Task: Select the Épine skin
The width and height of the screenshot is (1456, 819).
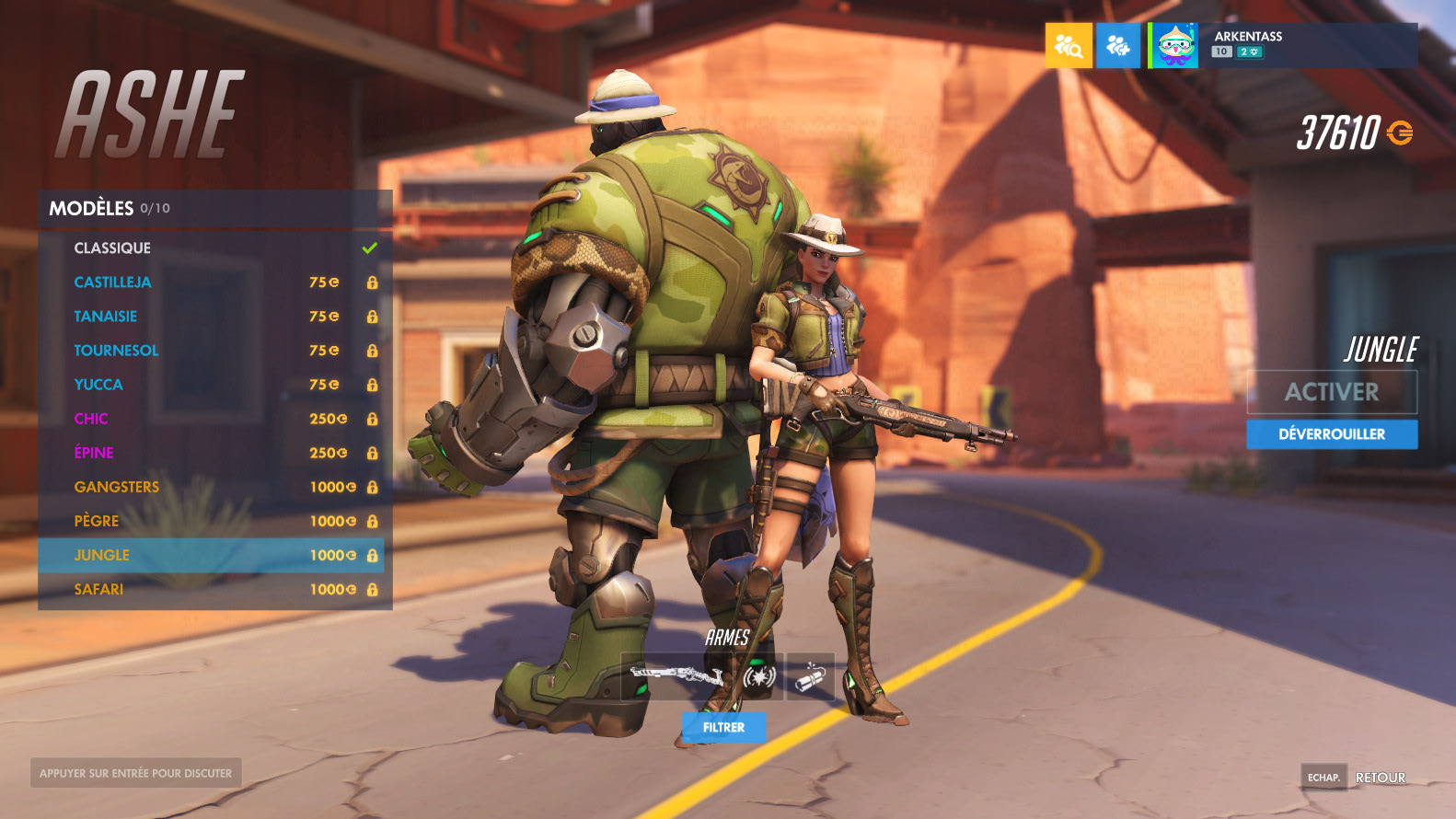Action: 211,453
